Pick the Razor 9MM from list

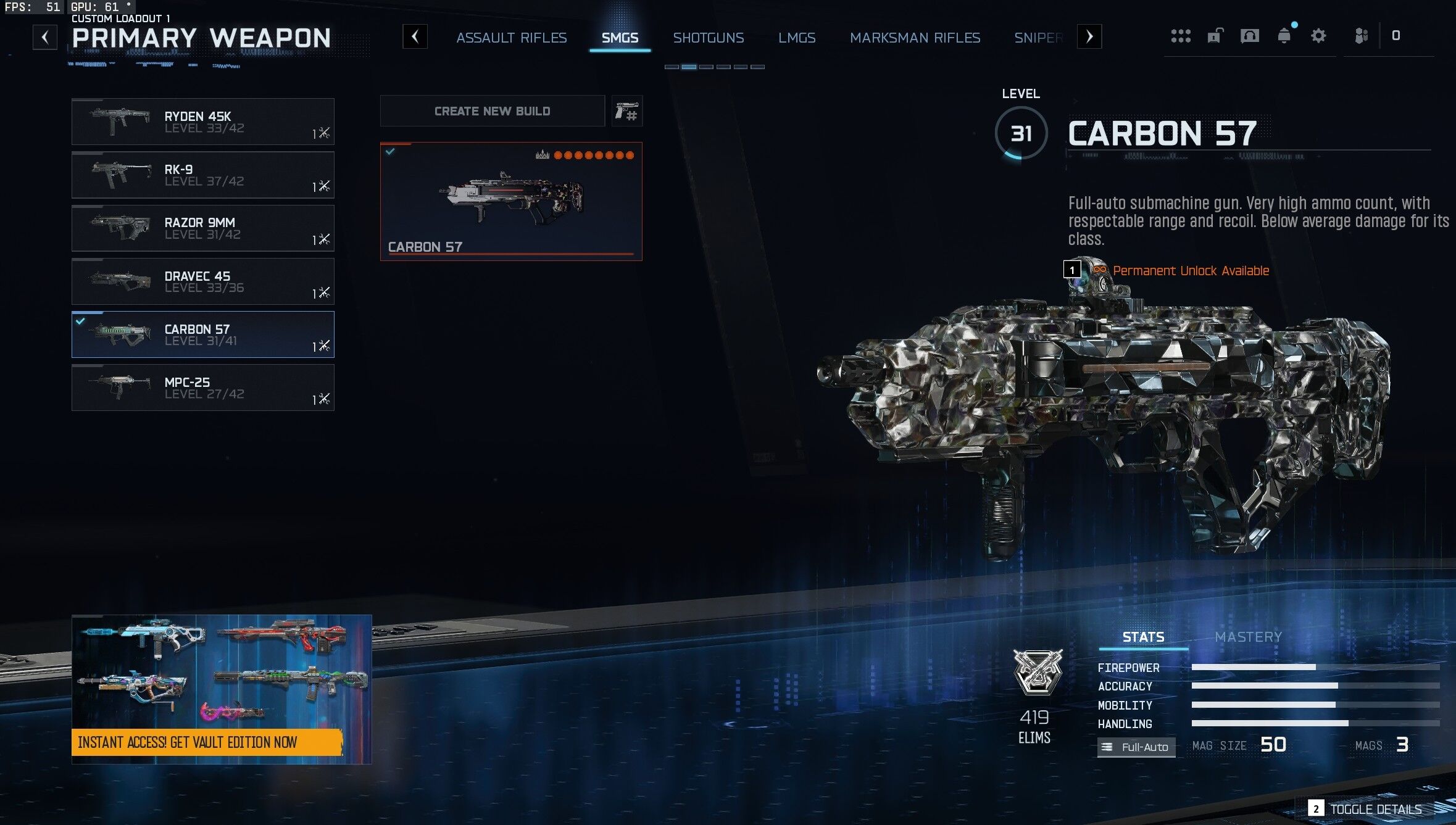click(x=202, y=228)
